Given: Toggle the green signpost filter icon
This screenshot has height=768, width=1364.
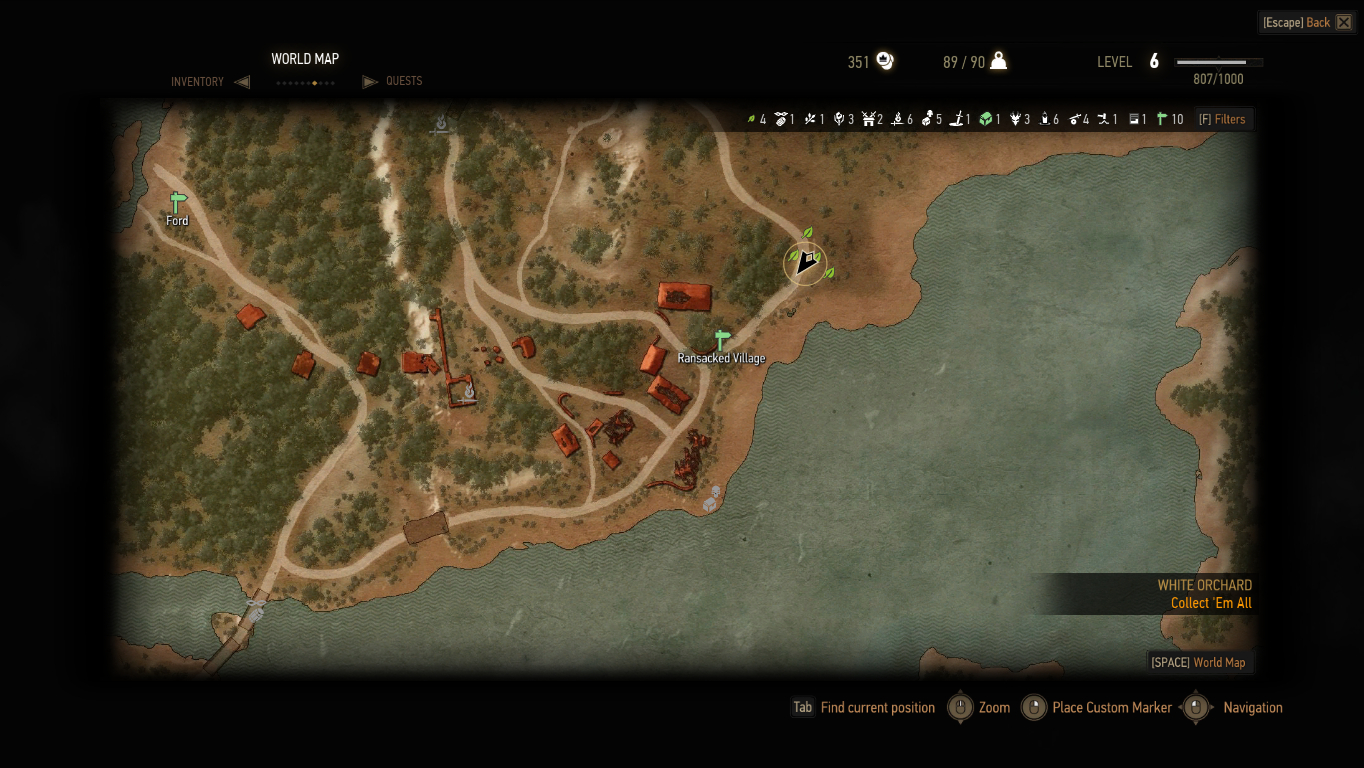Looking at the screenshot, I should pos(1162,119).
